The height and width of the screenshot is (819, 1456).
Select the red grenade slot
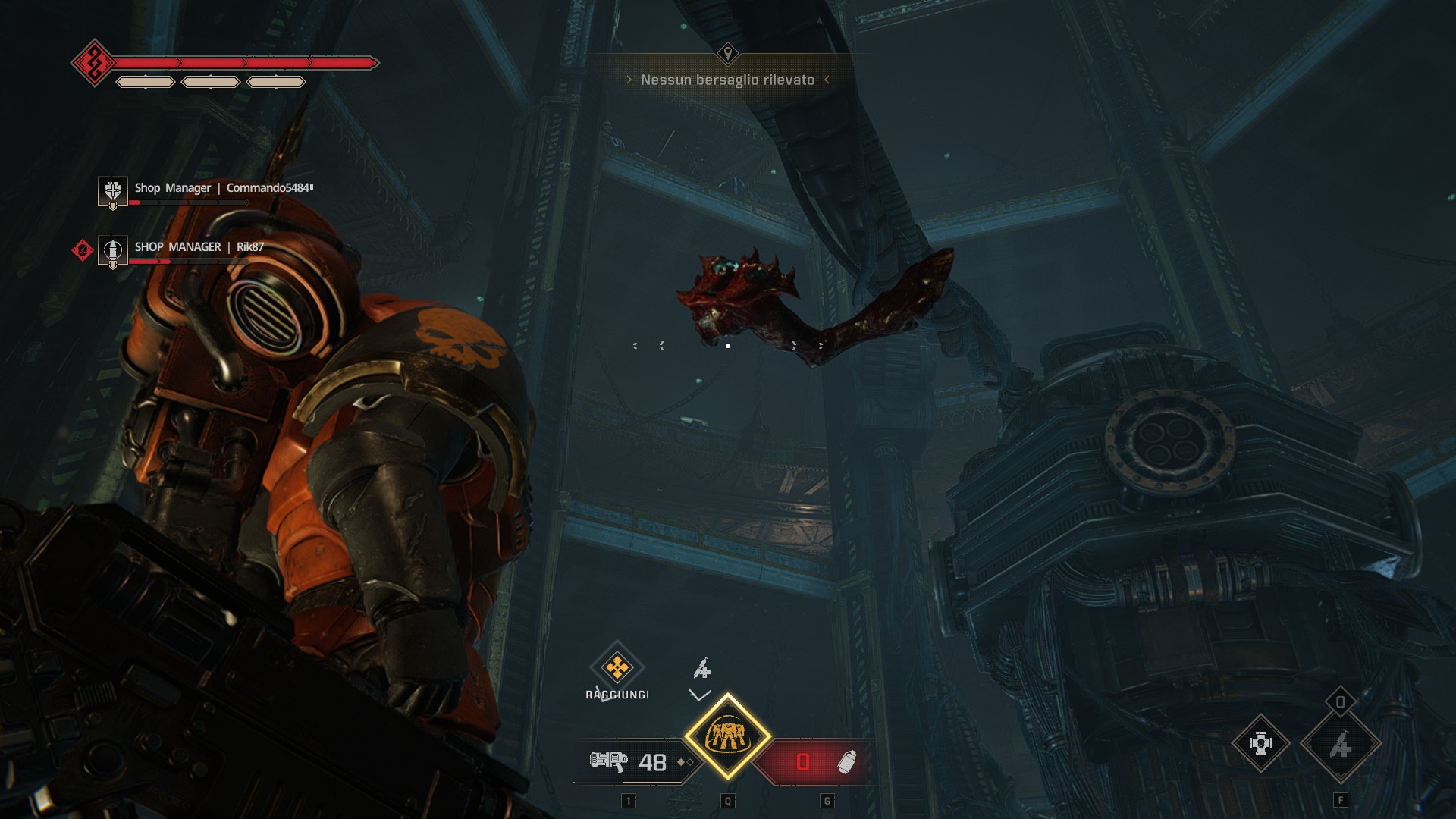(816, 761)
